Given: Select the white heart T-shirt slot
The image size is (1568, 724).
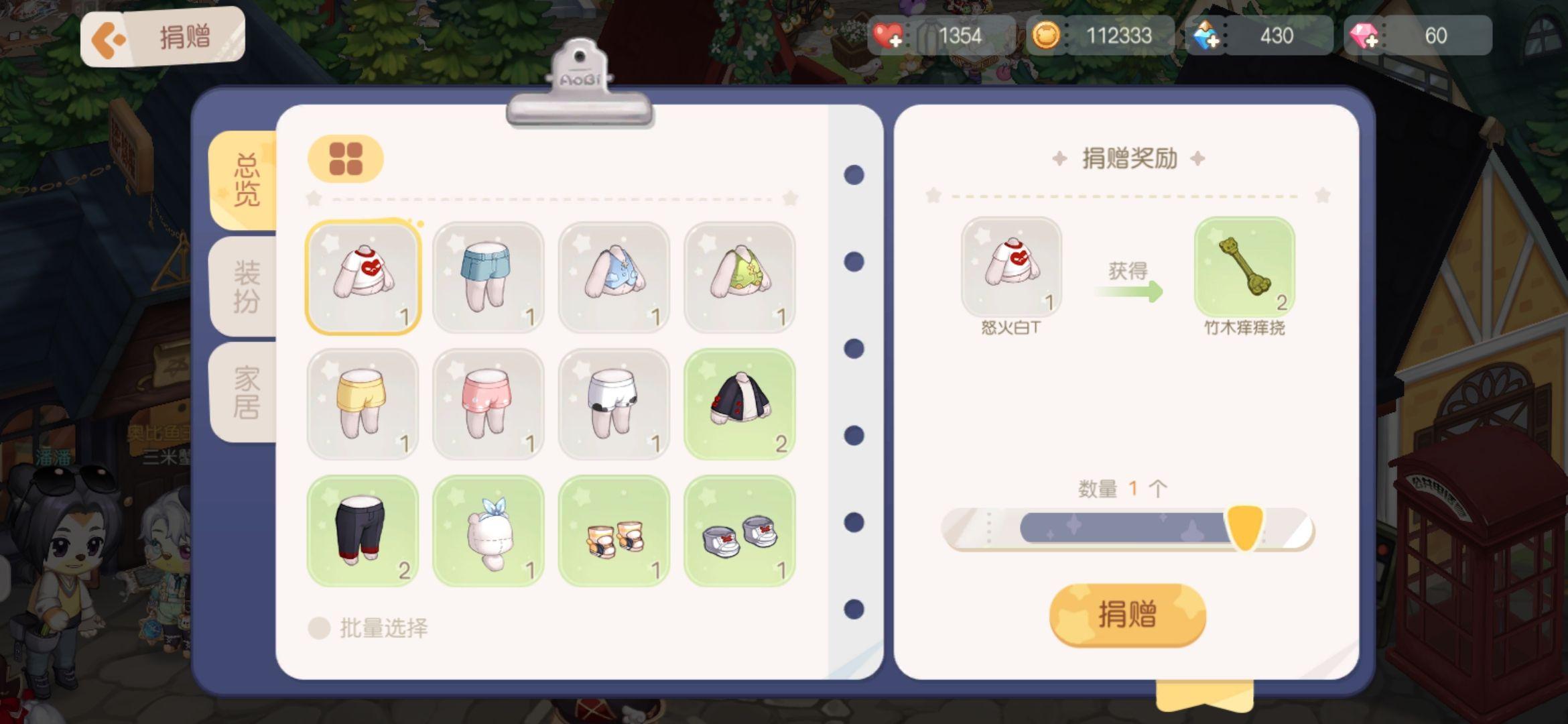Looking at the screenshot, I should point(363,277).
